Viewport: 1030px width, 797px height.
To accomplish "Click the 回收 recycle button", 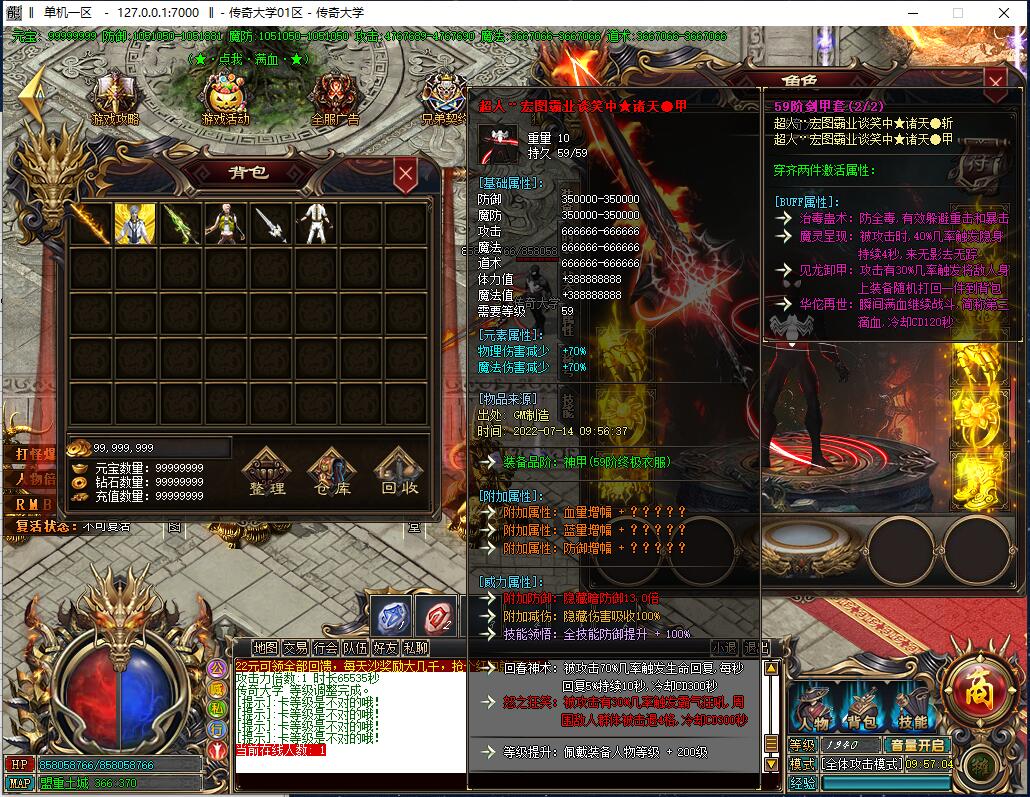I will tap(400, 472).
